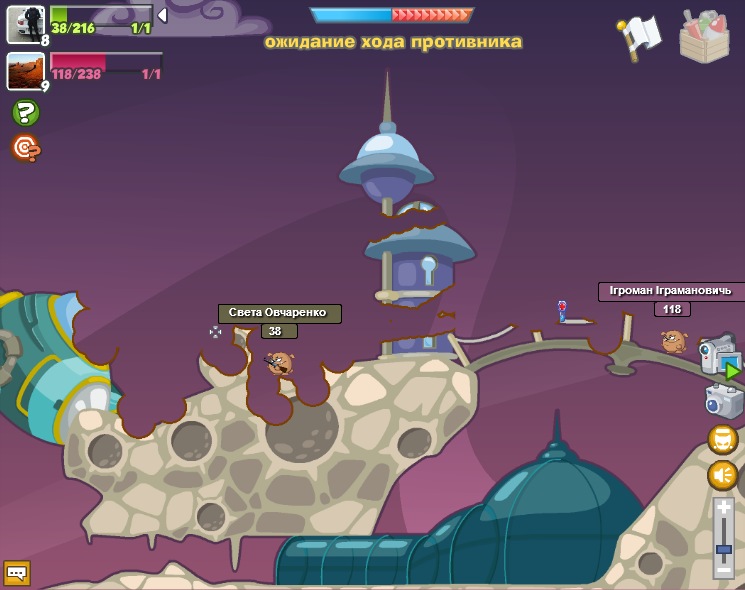This screenshot has height=590, width=745.
Task: Toggle the orange fullscreen button
Action: (x=723, y=440)
